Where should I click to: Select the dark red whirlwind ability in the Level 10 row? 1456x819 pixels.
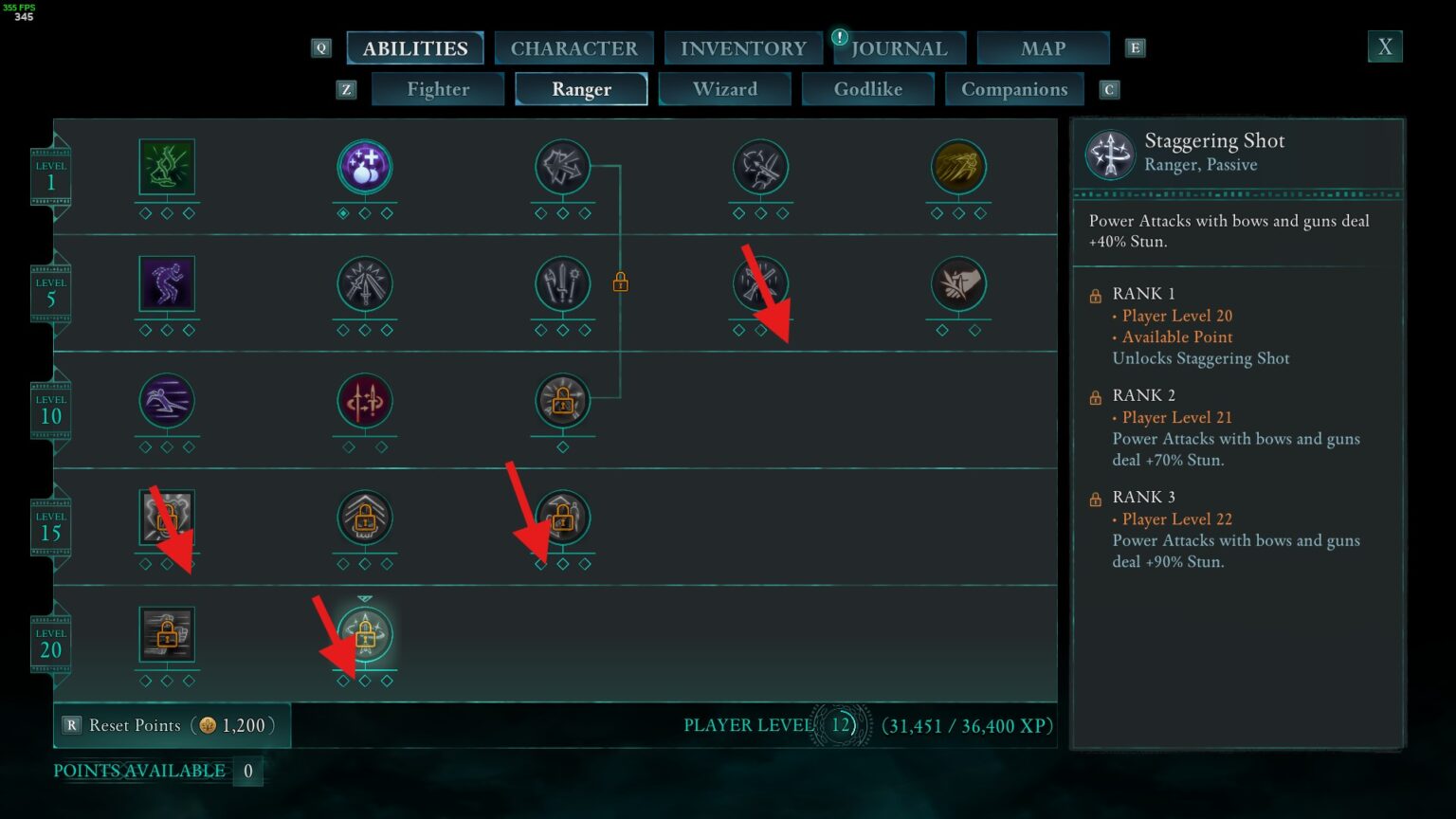[365, 402]
